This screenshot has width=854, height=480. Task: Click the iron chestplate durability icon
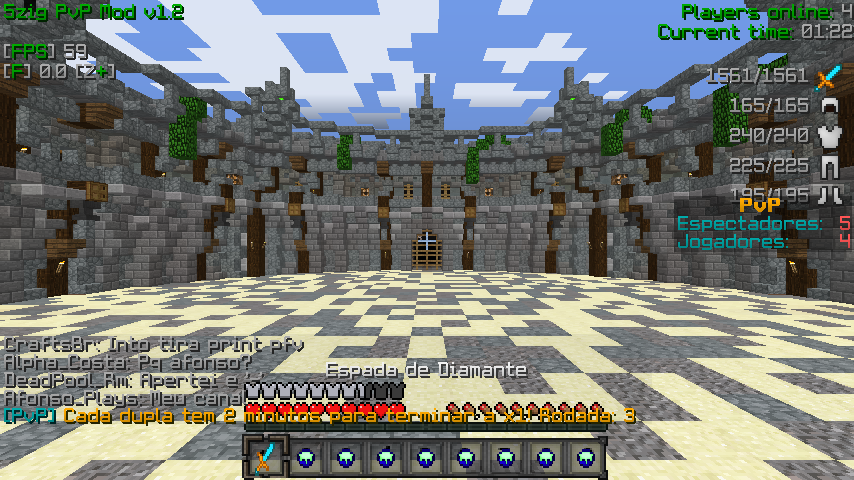(828, 135)
